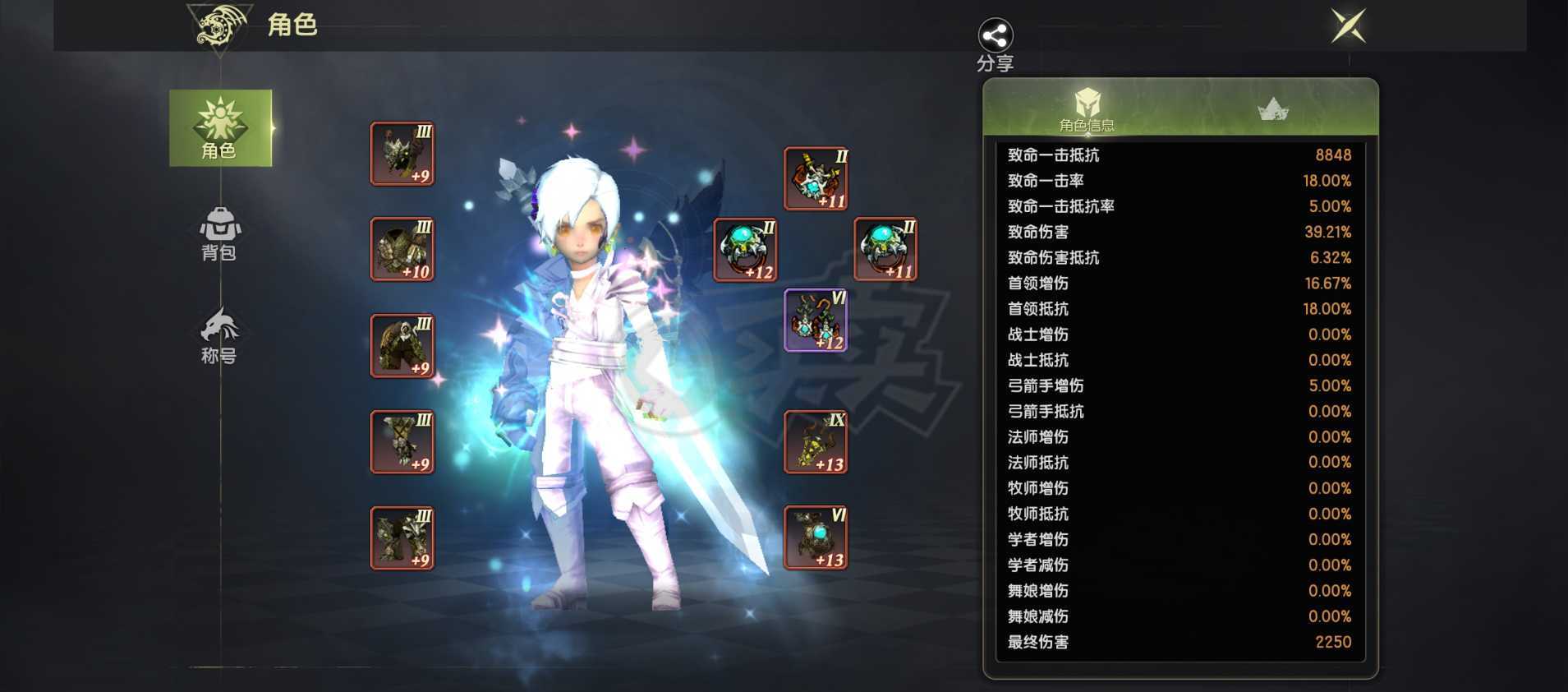Viewport: 1568px width, 692px height.
Task: Inspect the +11 grade II ring slot
Action: pos(887,247)
